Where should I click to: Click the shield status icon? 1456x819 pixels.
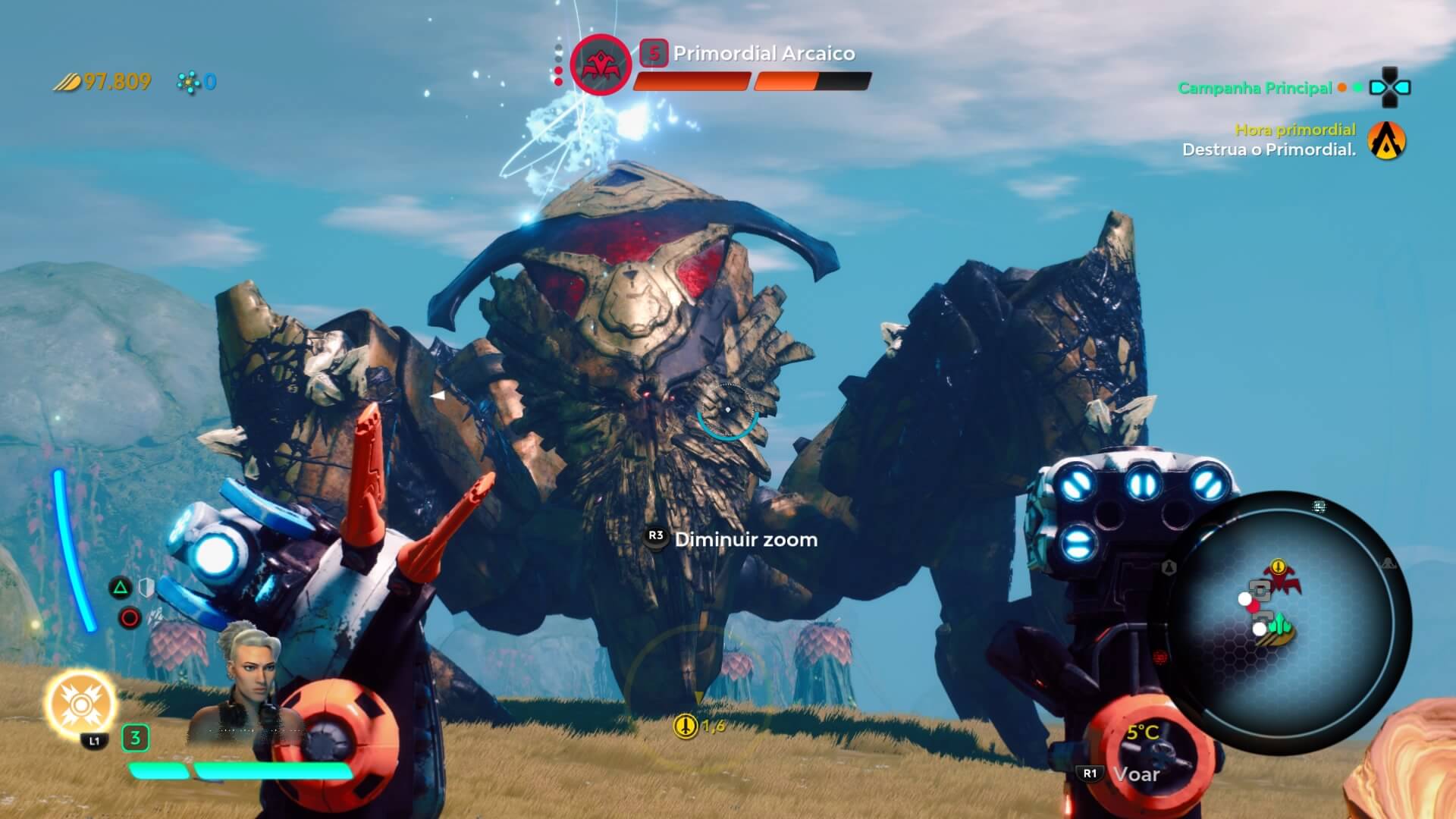click(x=146, y=588)
